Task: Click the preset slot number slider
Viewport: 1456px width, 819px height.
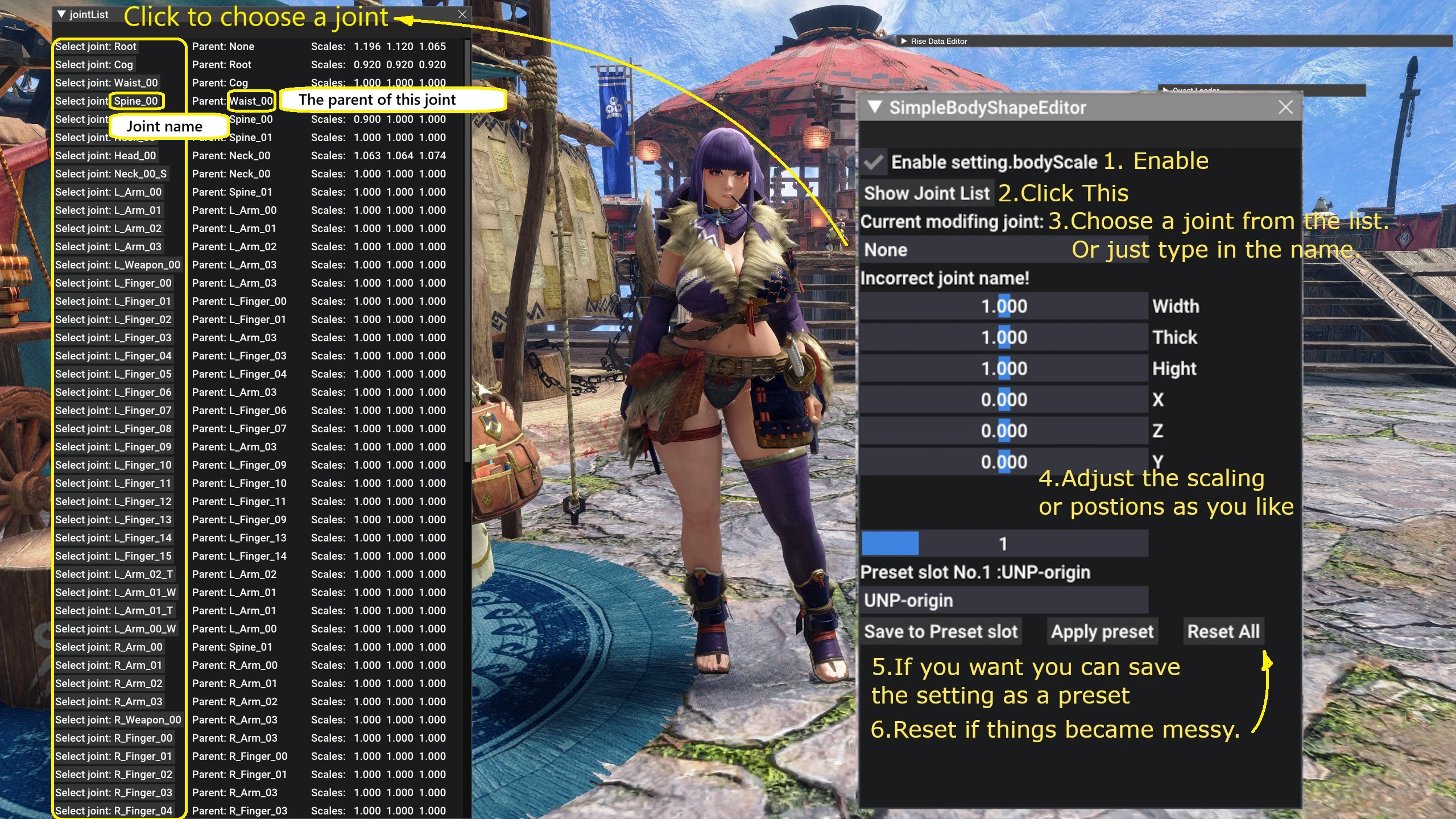Action: click(1004, 544)
